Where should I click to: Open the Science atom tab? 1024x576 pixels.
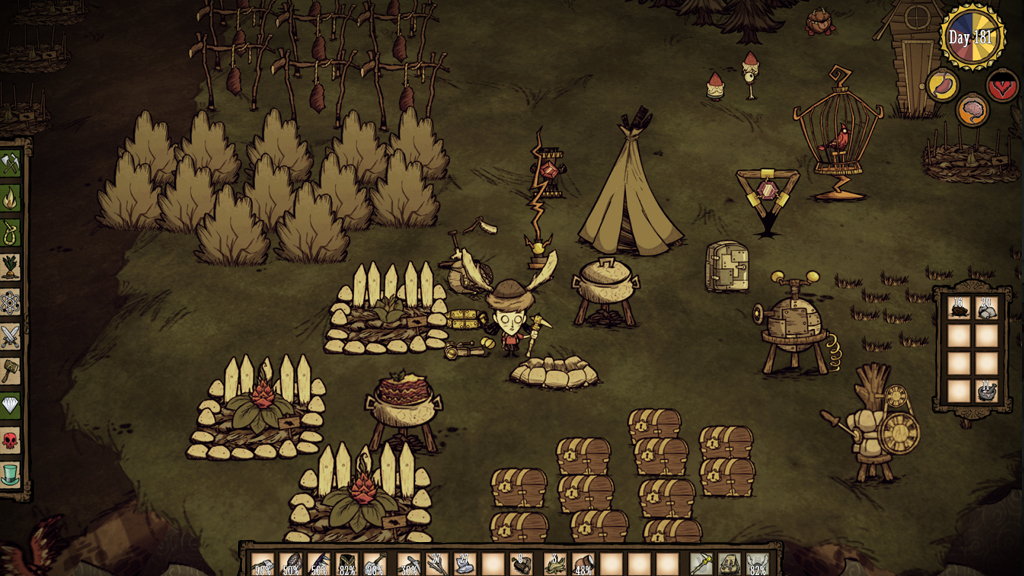click(x=11, y=301)
